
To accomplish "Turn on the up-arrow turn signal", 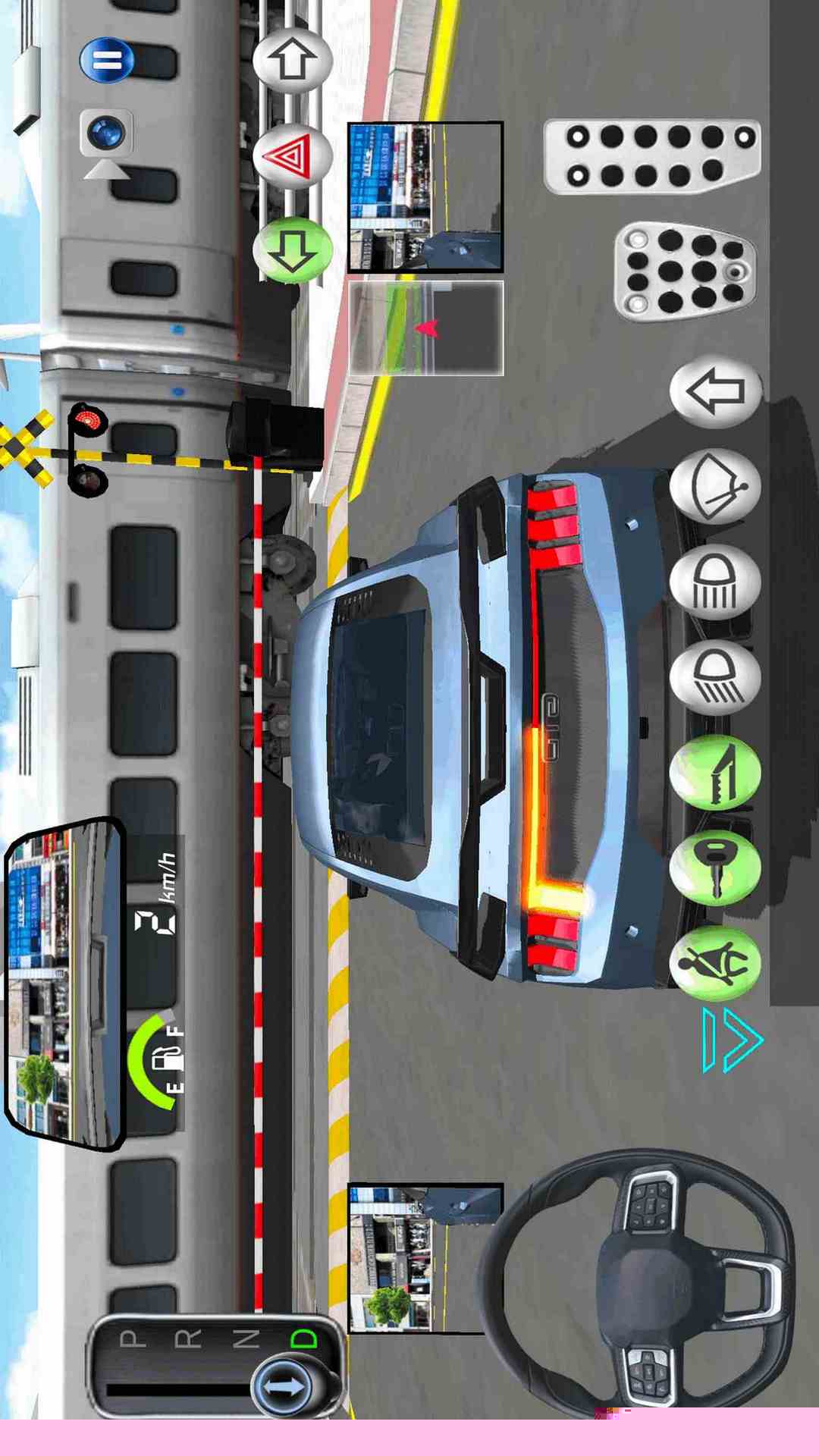I will click(292, 60).
